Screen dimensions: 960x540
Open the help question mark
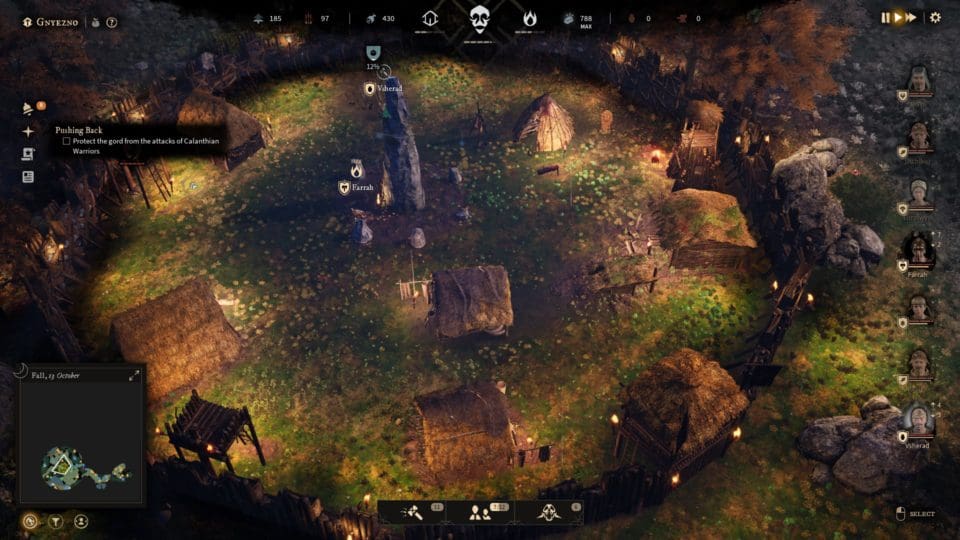click(x=111, y=21)
